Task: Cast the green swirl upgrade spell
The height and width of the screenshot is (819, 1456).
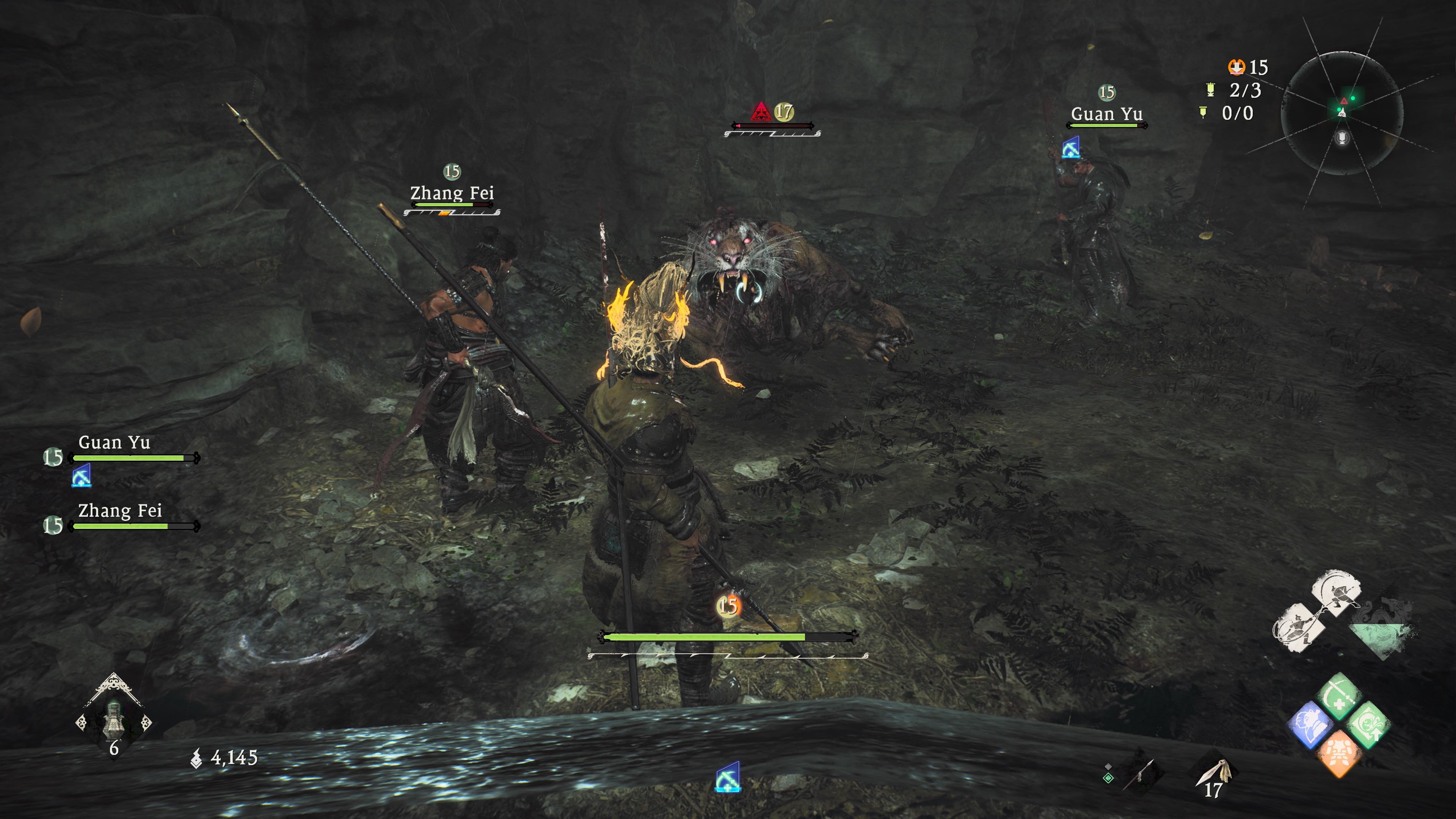Action: click(x=1368, y=725)
